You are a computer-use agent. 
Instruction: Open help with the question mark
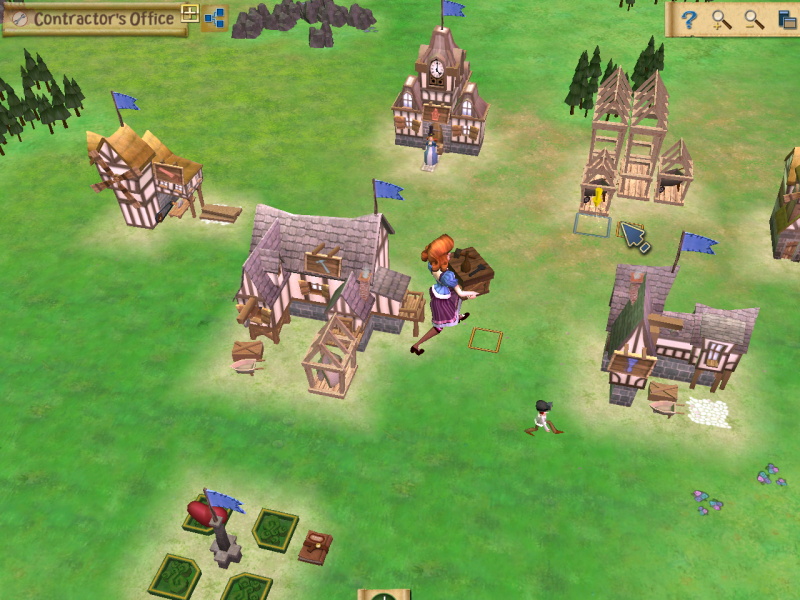point(688,19)
